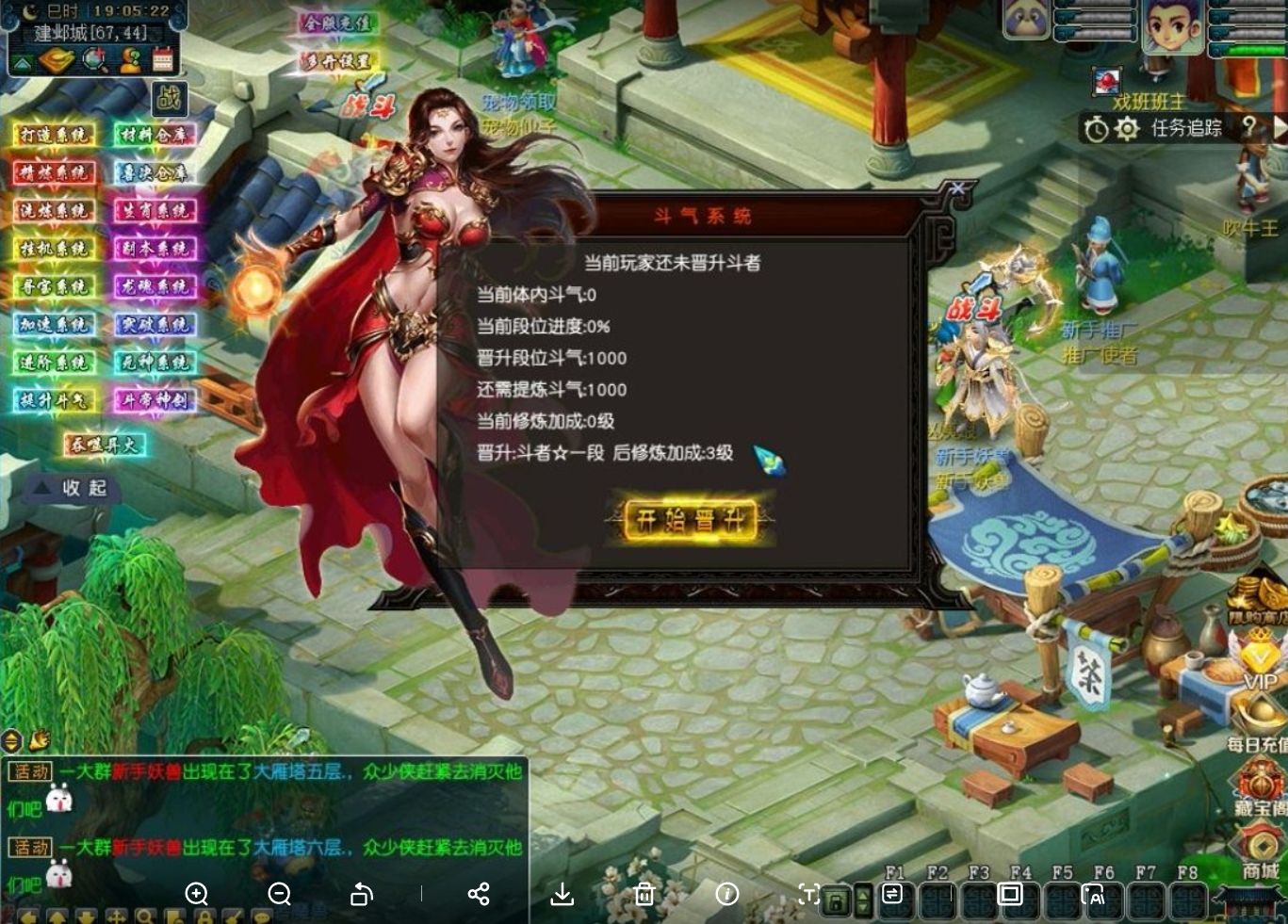Select the 战 tab above the system buttons
Screen dimensions: 1288x924
tap(168, 99)
